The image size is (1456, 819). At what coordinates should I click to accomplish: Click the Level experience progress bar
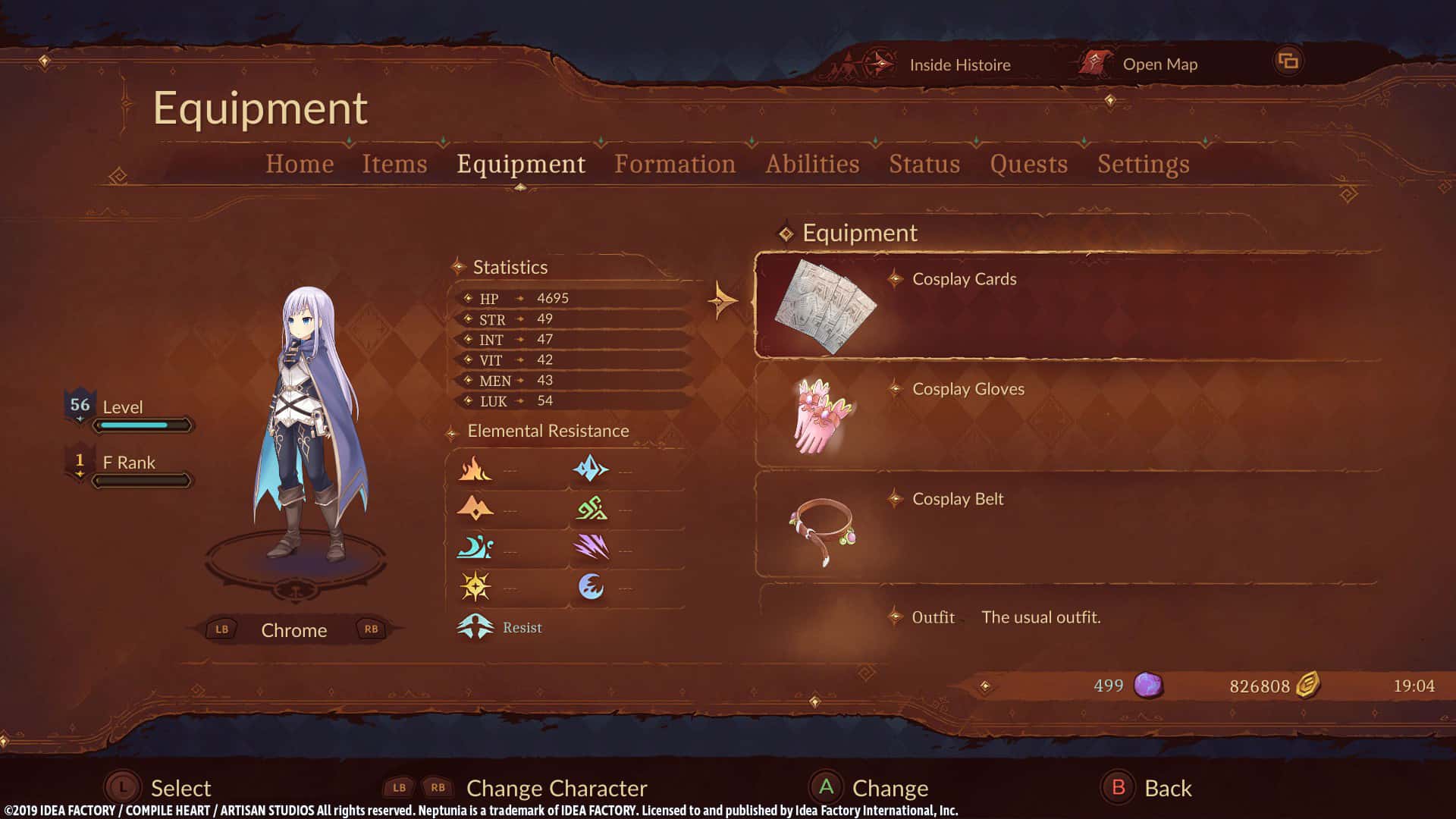coord(144,425)
